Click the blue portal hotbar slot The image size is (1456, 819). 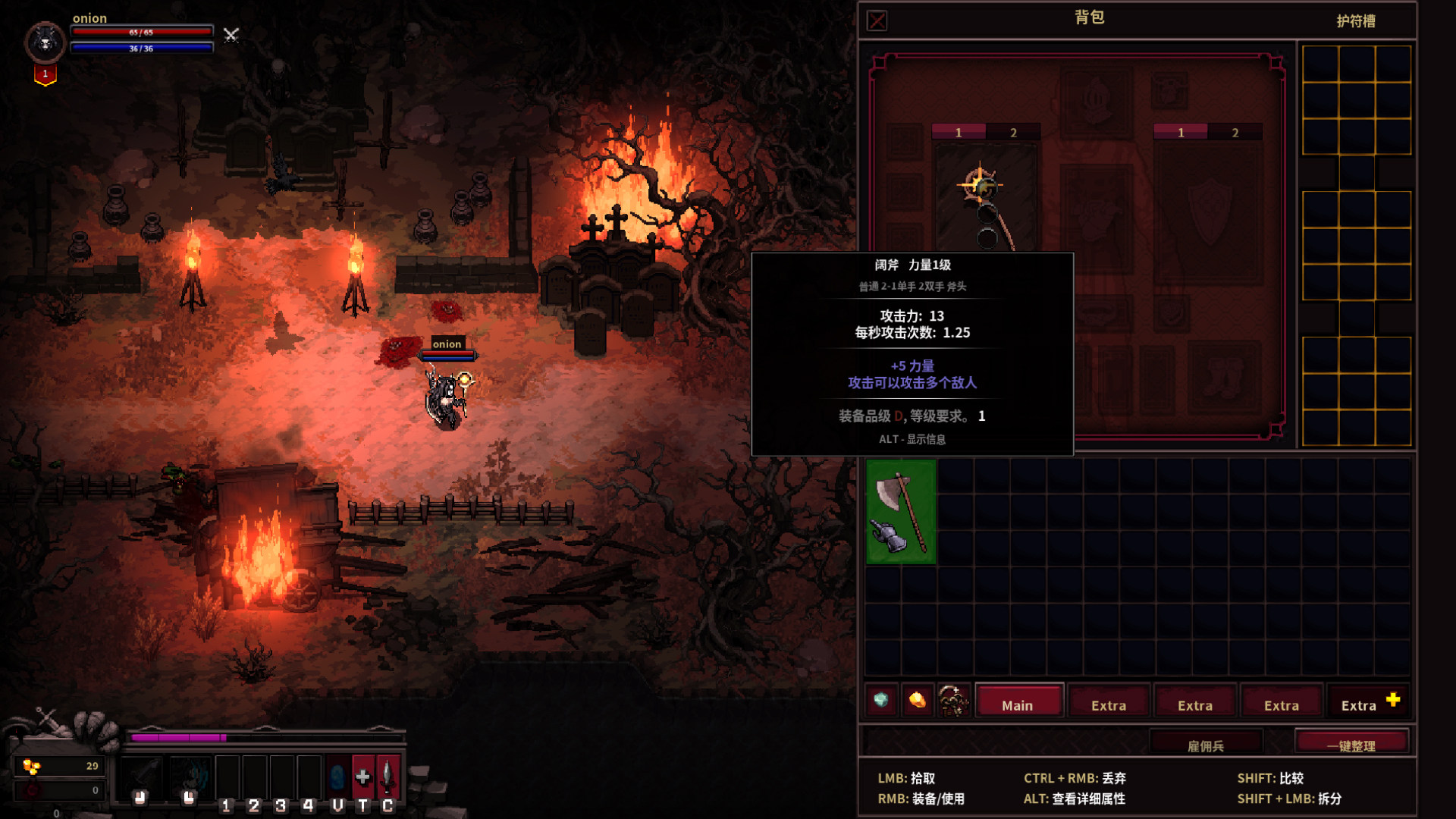tap(337, 777)
